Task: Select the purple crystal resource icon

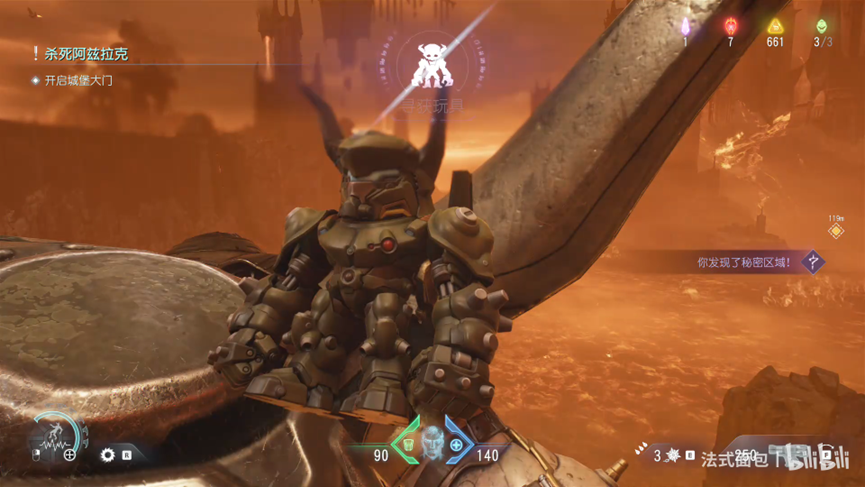Action: click(x=686, y=28)
